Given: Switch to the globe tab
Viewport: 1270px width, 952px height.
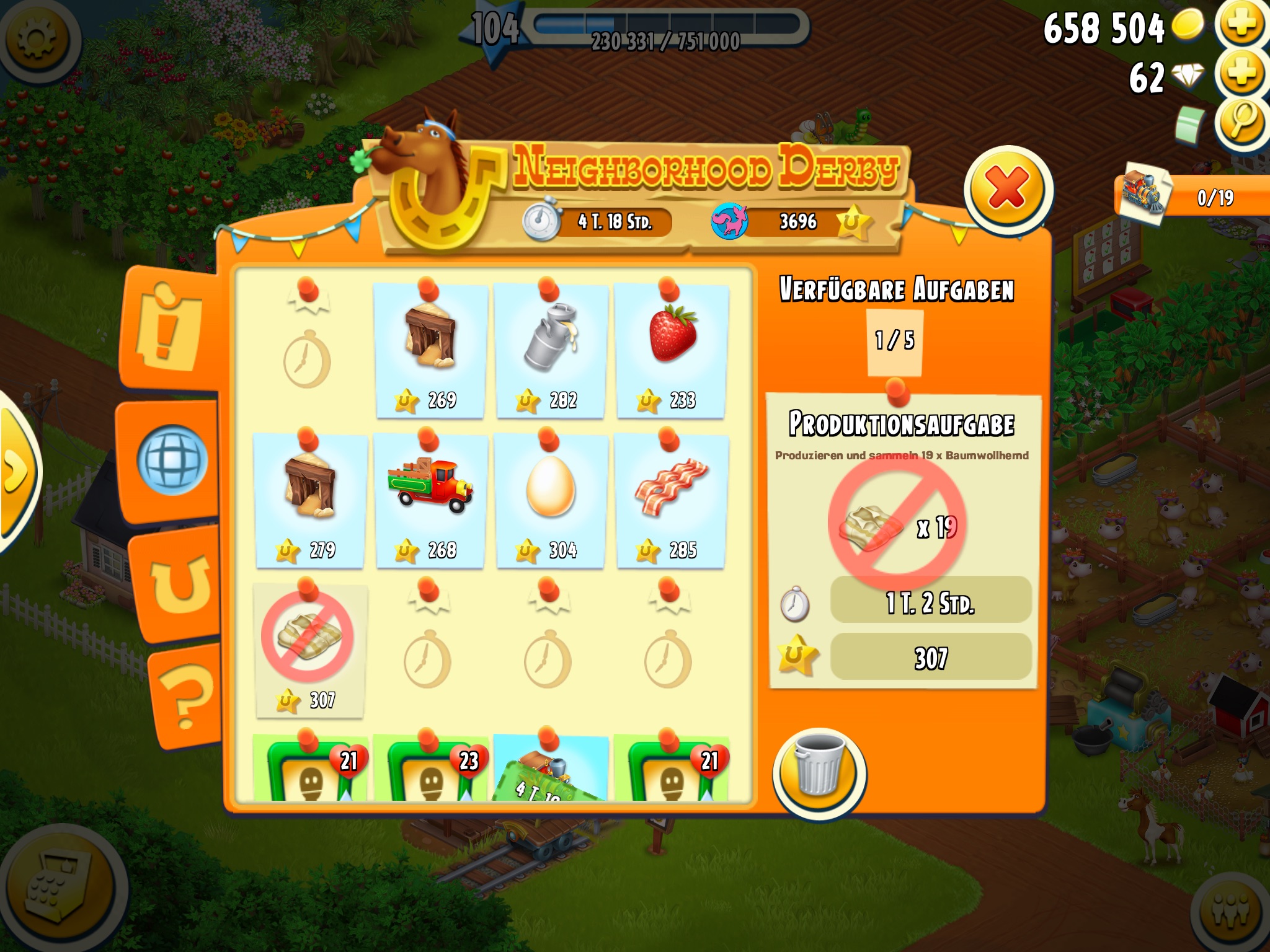Looking at the screenshot, I should (x=172, y=460).
